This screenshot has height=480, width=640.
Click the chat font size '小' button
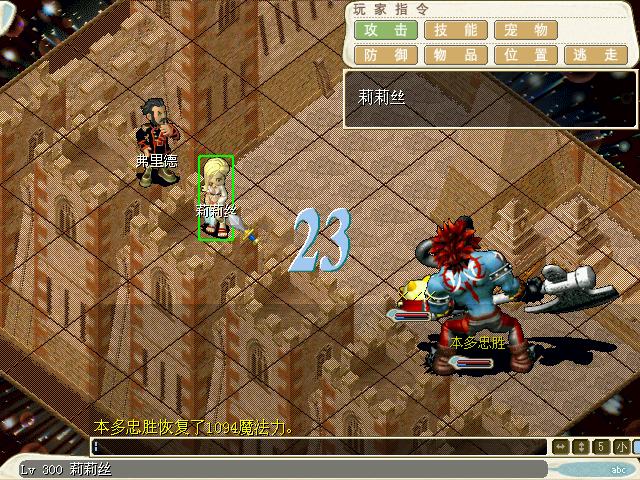[621, 447]
